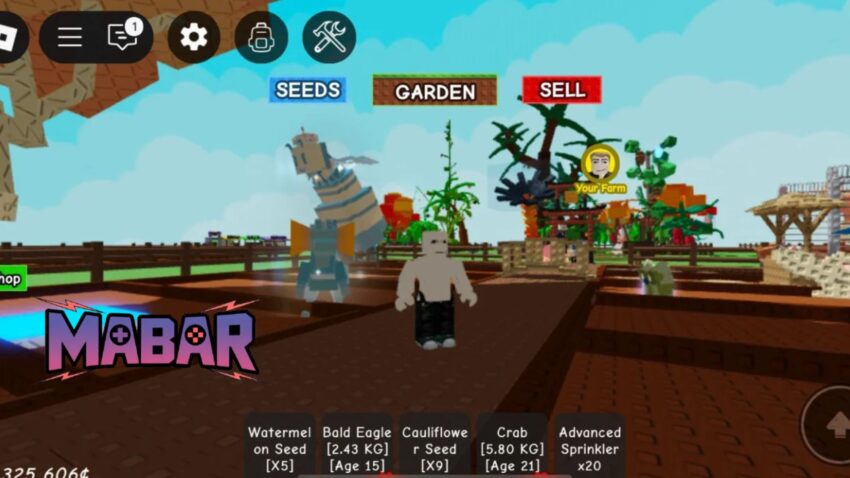Open the backpack inventory
Screen dimensions: 850x478
(x=261, y=38)
